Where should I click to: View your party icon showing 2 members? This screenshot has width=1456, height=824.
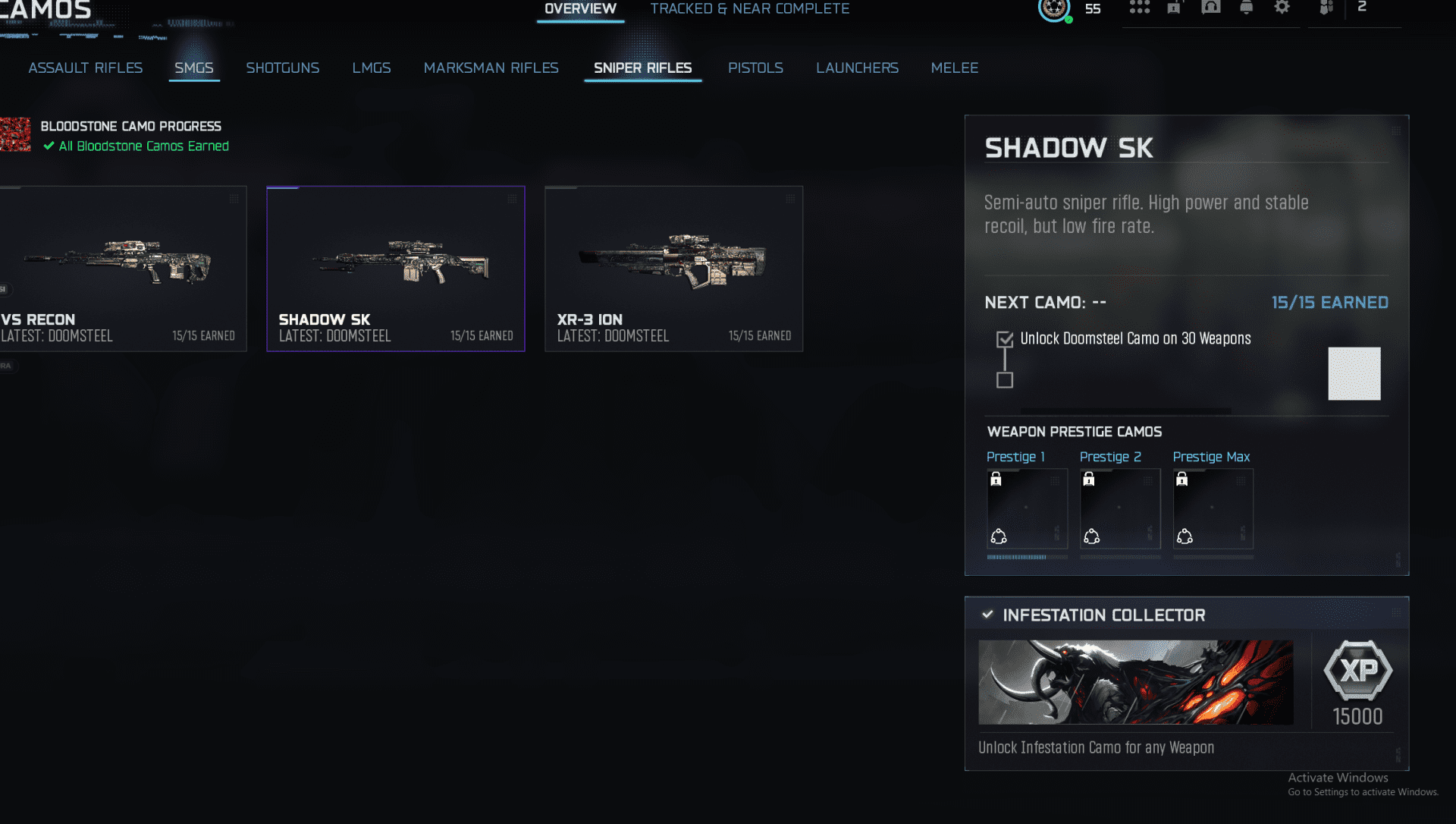click(1326, 8)
